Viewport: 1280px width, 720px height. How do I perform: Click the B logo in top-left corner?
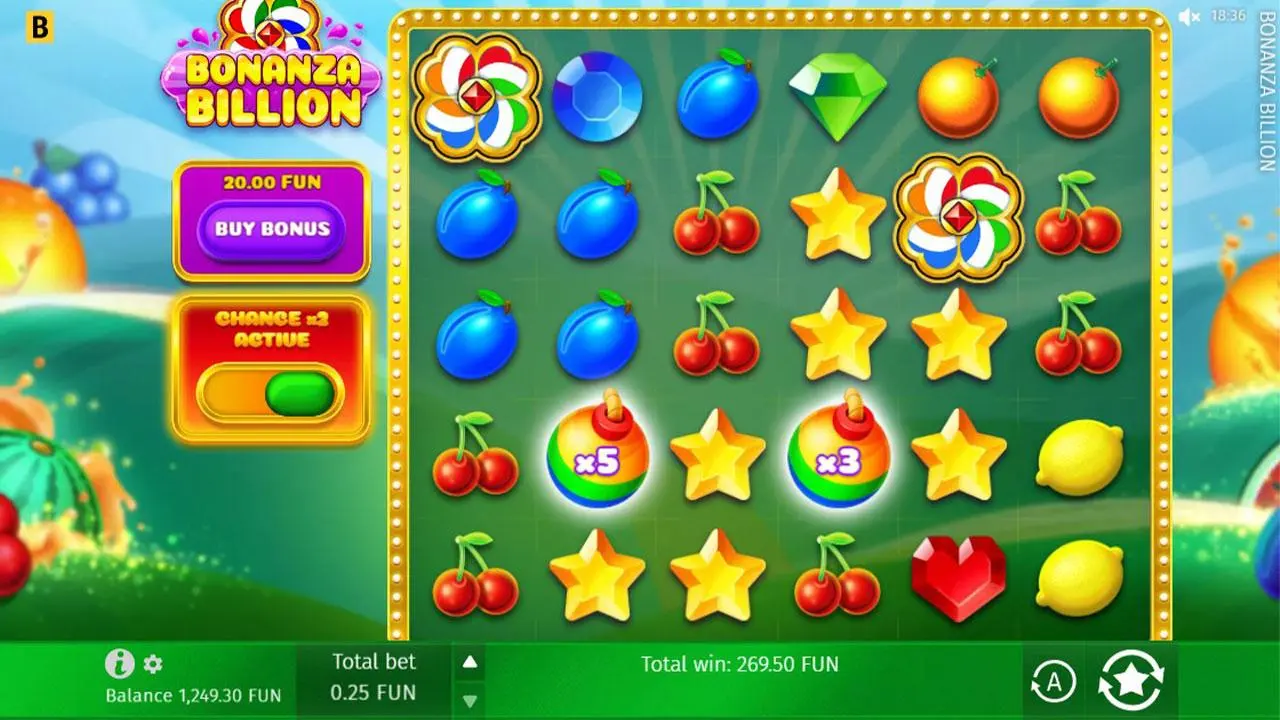[41, 25]
